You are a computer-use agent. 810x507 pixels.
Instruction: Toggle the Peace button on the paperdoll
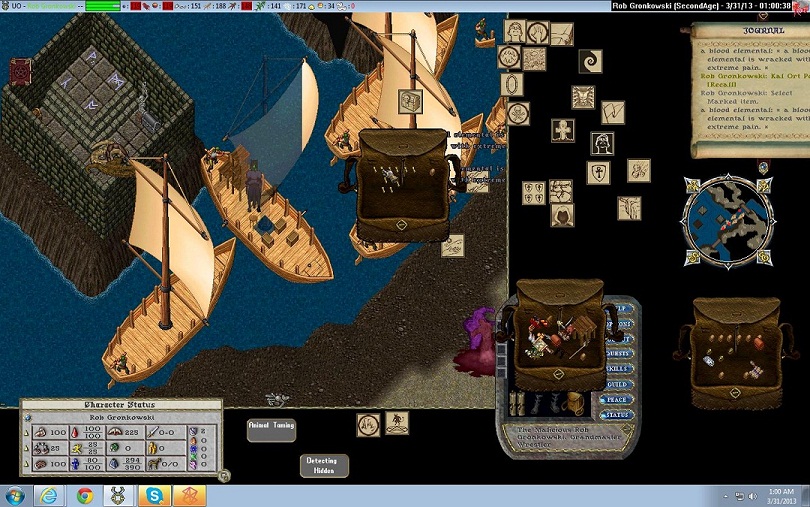620,398
